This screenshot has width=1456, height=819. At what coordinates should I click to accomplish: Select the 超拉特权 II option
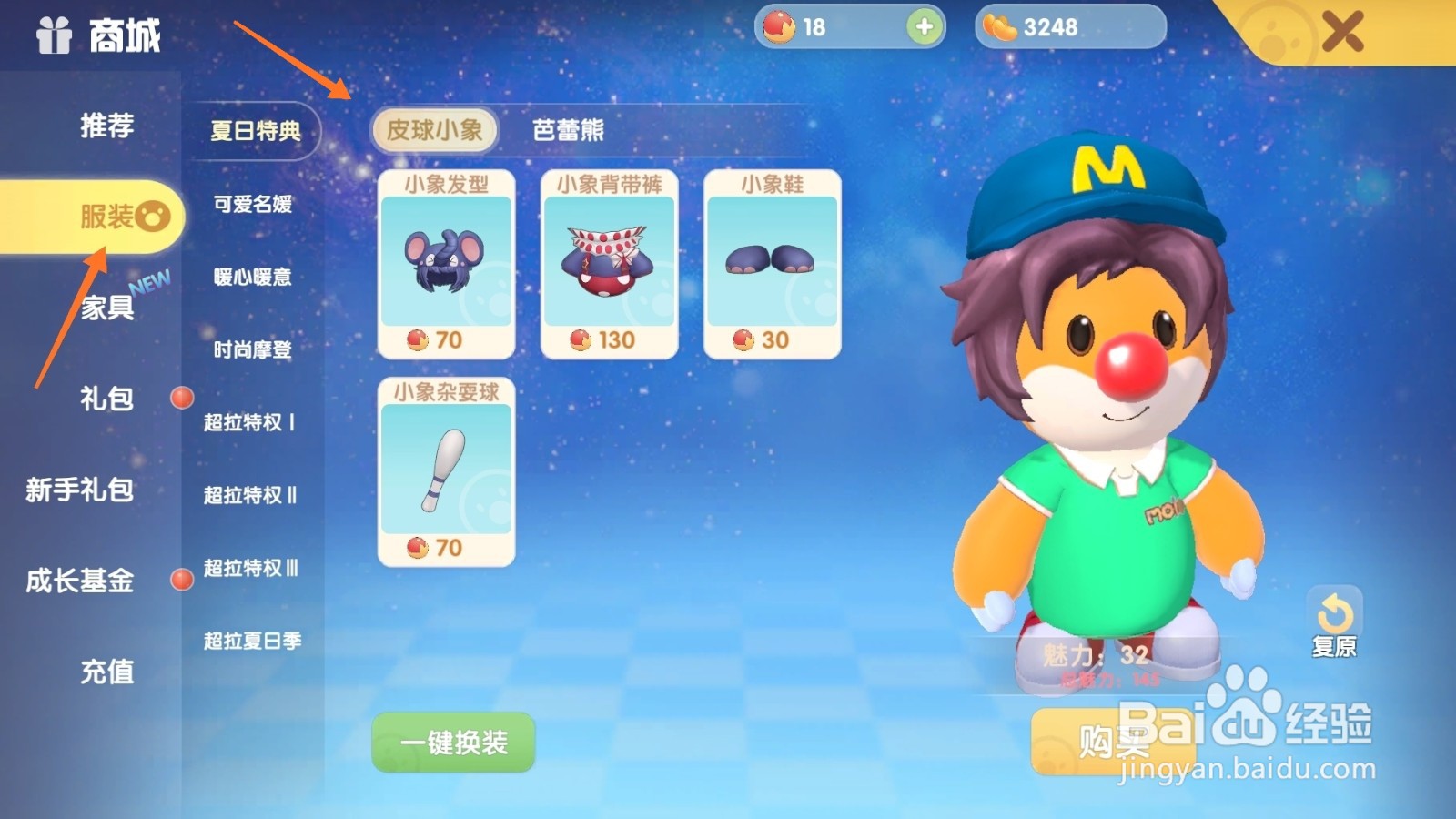(x=248, y=496)
